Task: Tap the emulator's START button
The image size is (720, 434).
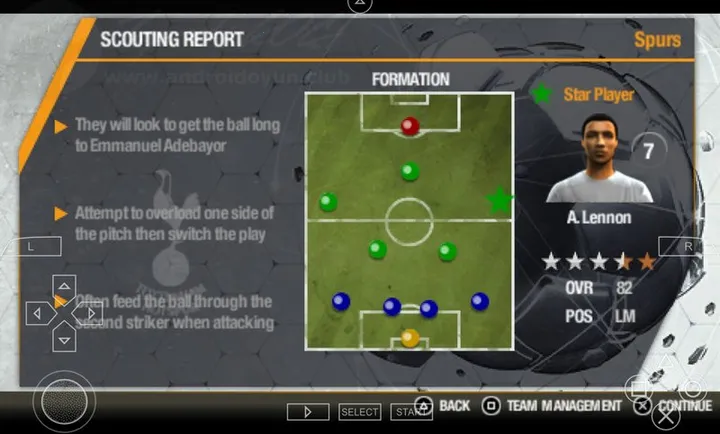Action: [408, 412]
